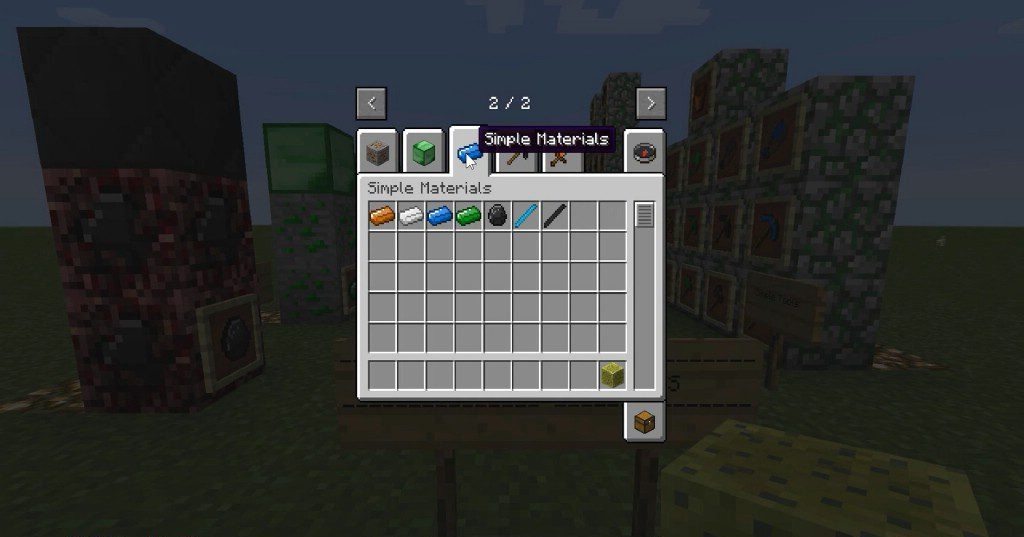Click the creative inventory scrollbar handle
The width and height of the screenshot is (1024, 537).
point(644,214)
